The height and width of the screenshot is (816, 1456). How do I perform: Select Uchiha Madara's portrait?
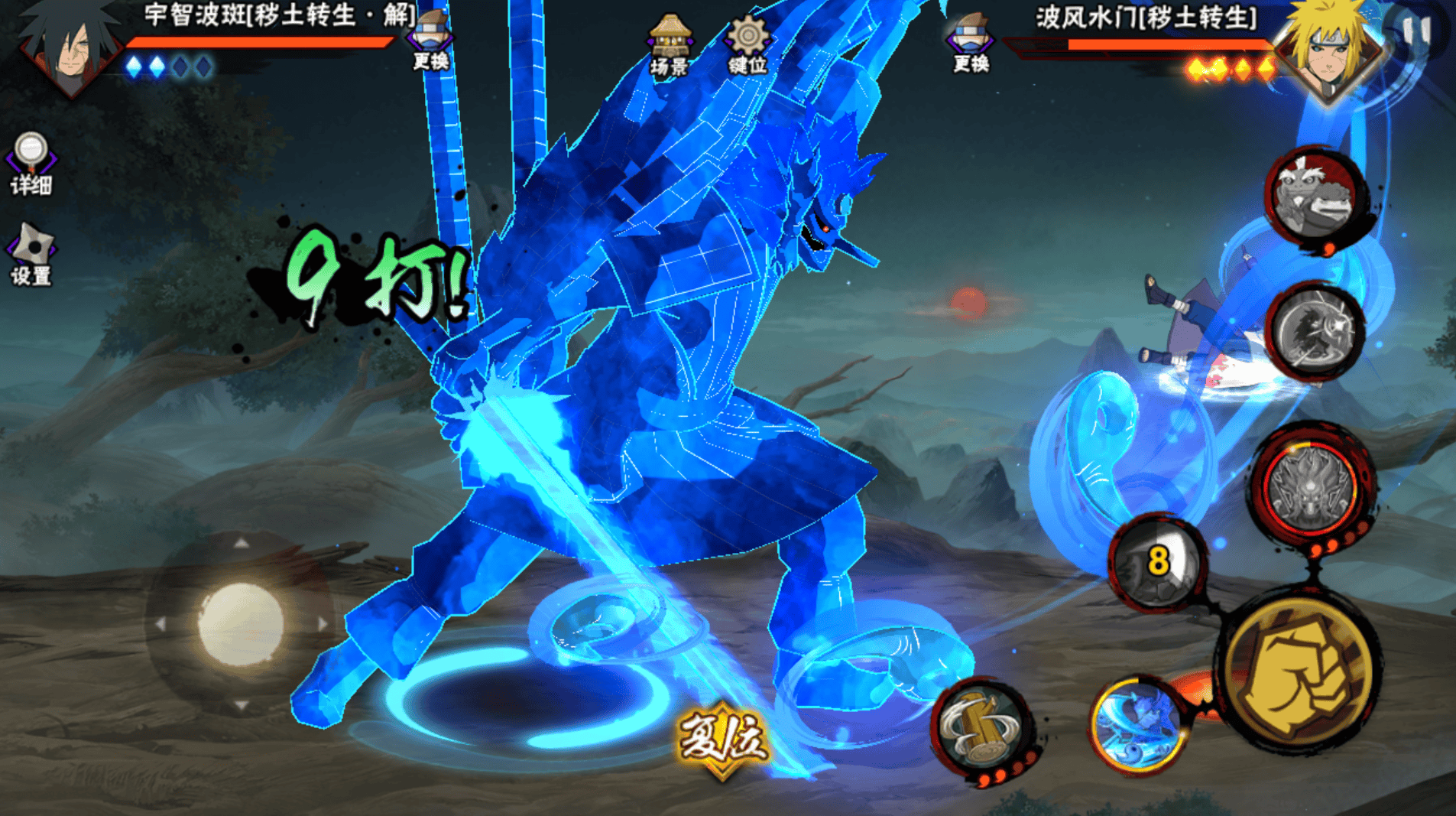click(x=69, y=47)
